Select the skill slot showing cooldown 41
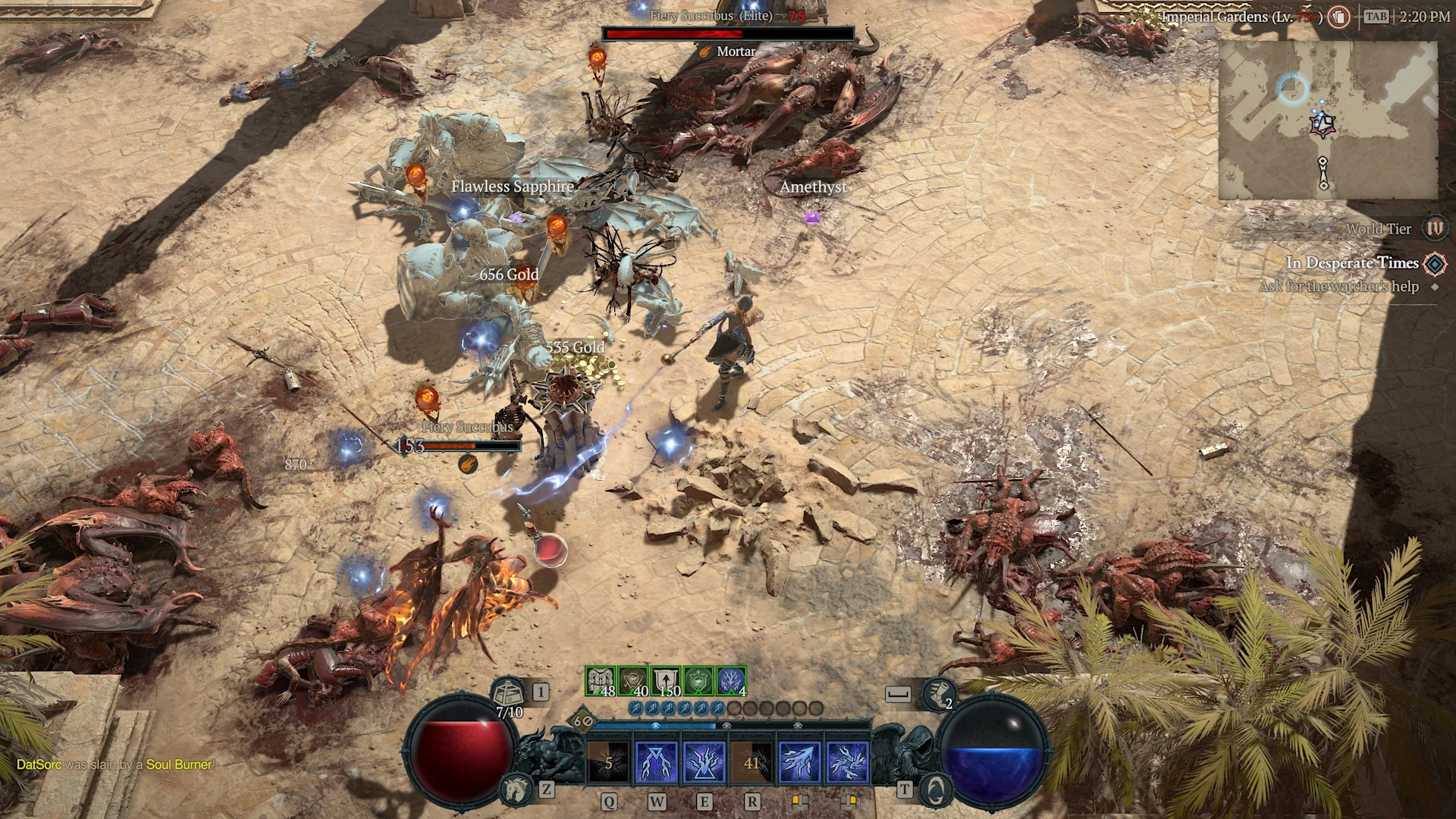 coord(752,761)
